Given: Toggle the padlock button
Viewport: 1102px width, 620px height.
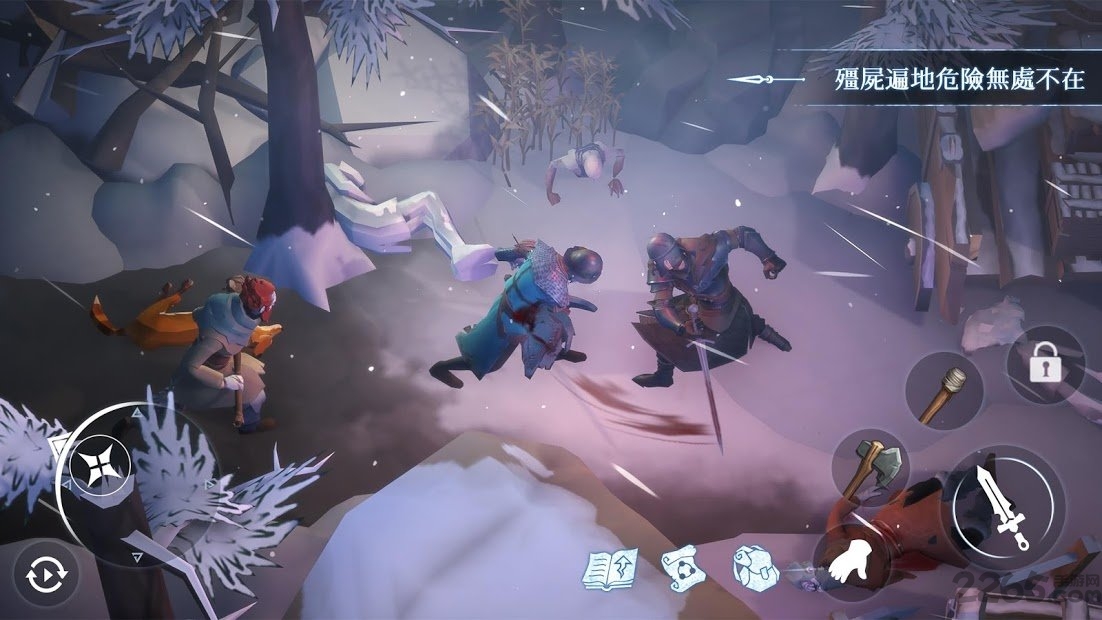Looking at the screenshot, I should [1044, 364].
